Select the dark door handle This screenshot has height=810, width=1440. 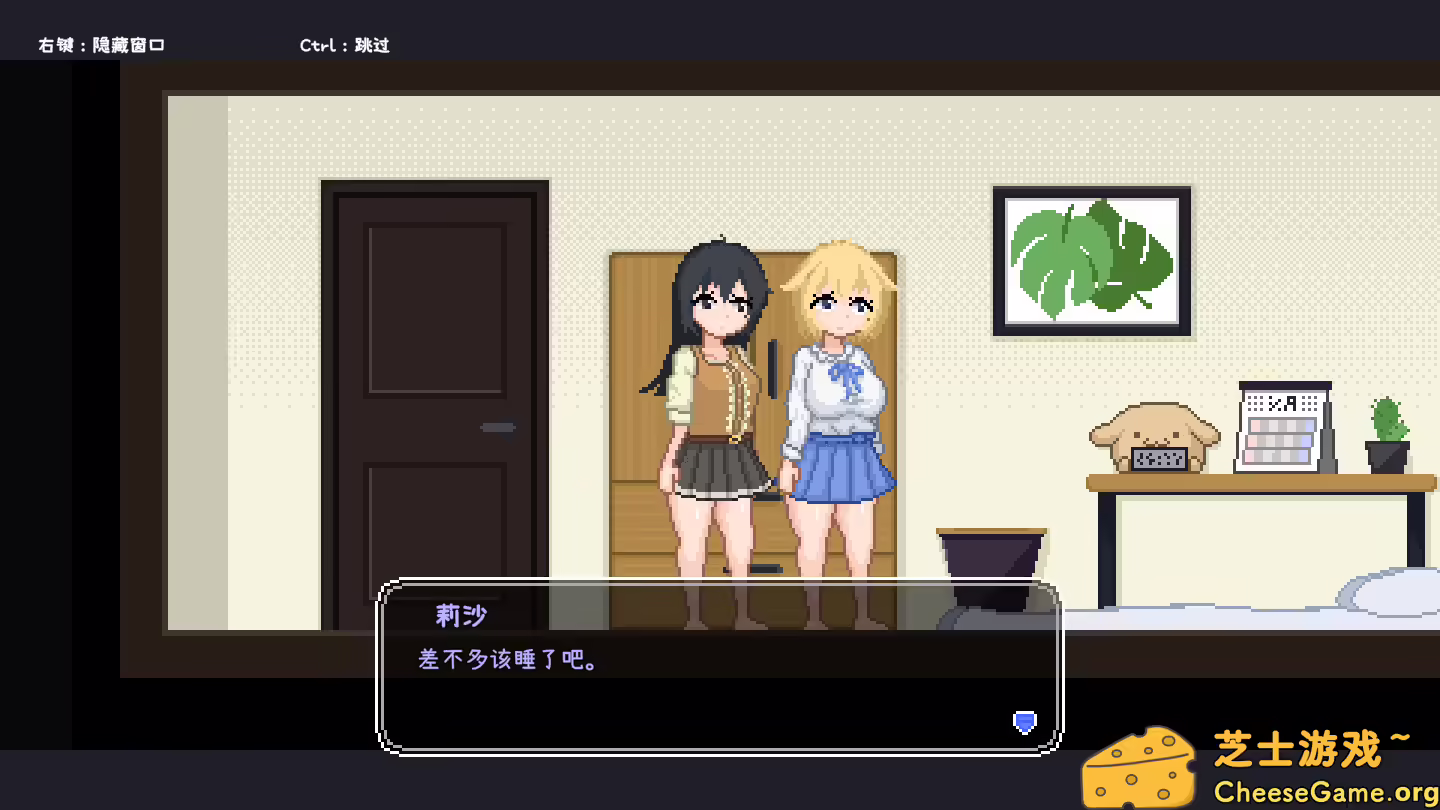pyautogui.click(x=497, y=426)
